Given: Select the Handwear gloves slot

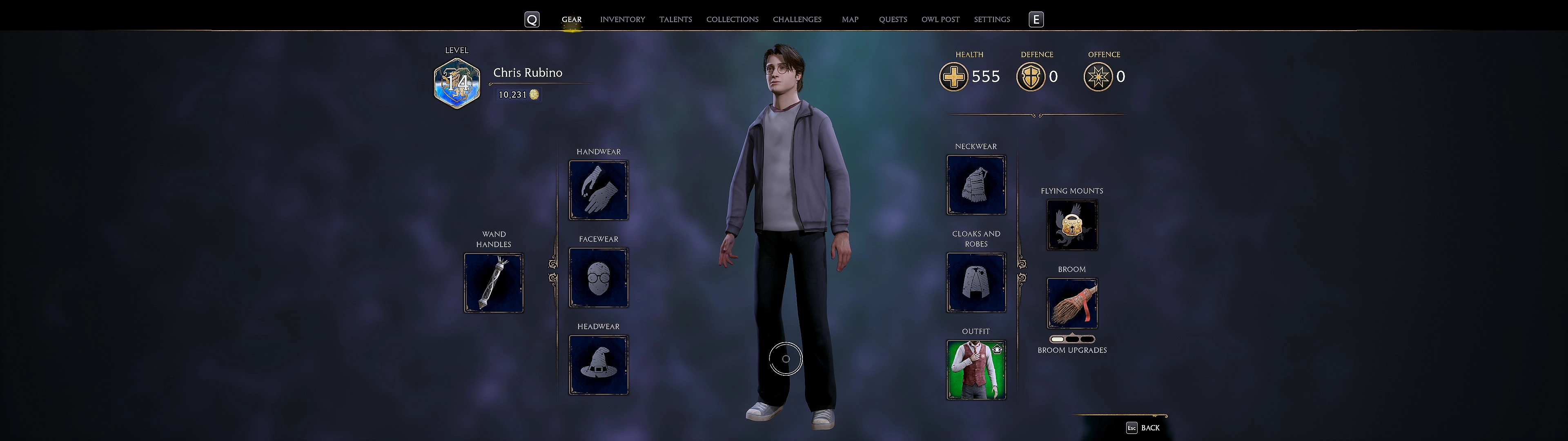Looking at the screenshot, I should point(598,190).
